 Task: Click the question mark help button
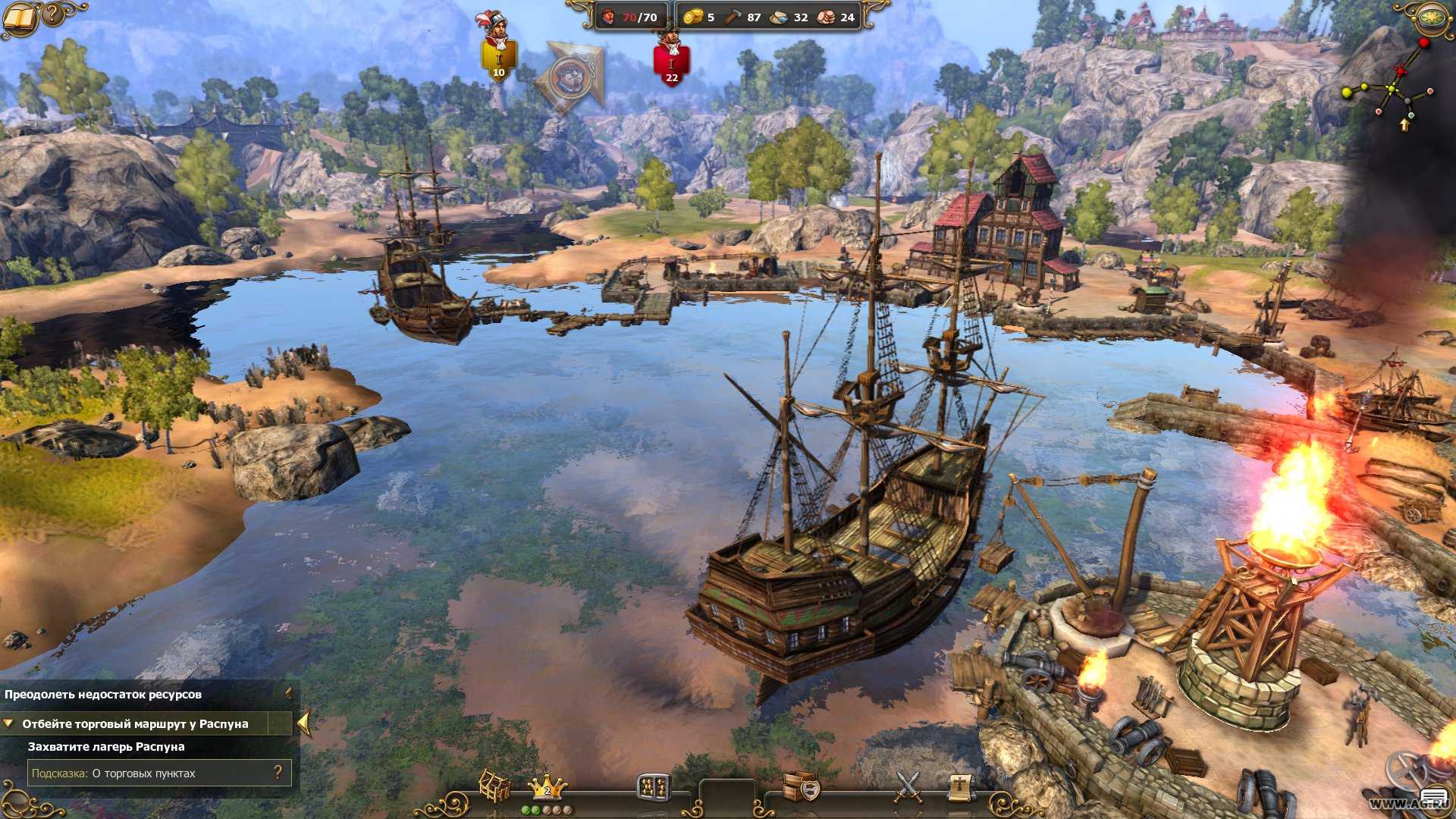pos(52,14)
